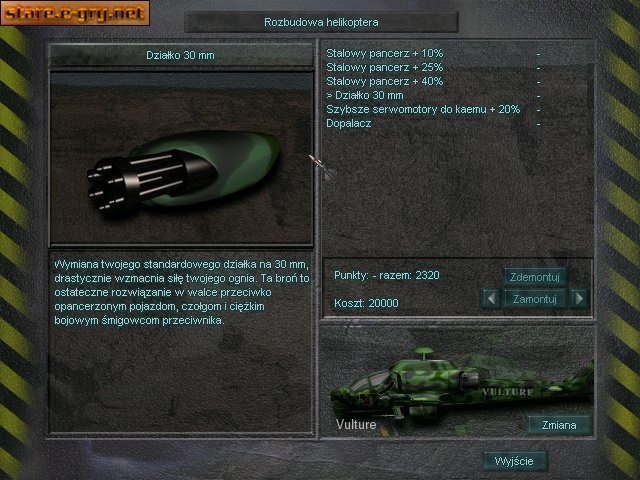Pick the Stalowy pancerz + 40% upgrade
640x480 pixels.
coord(385,81)
